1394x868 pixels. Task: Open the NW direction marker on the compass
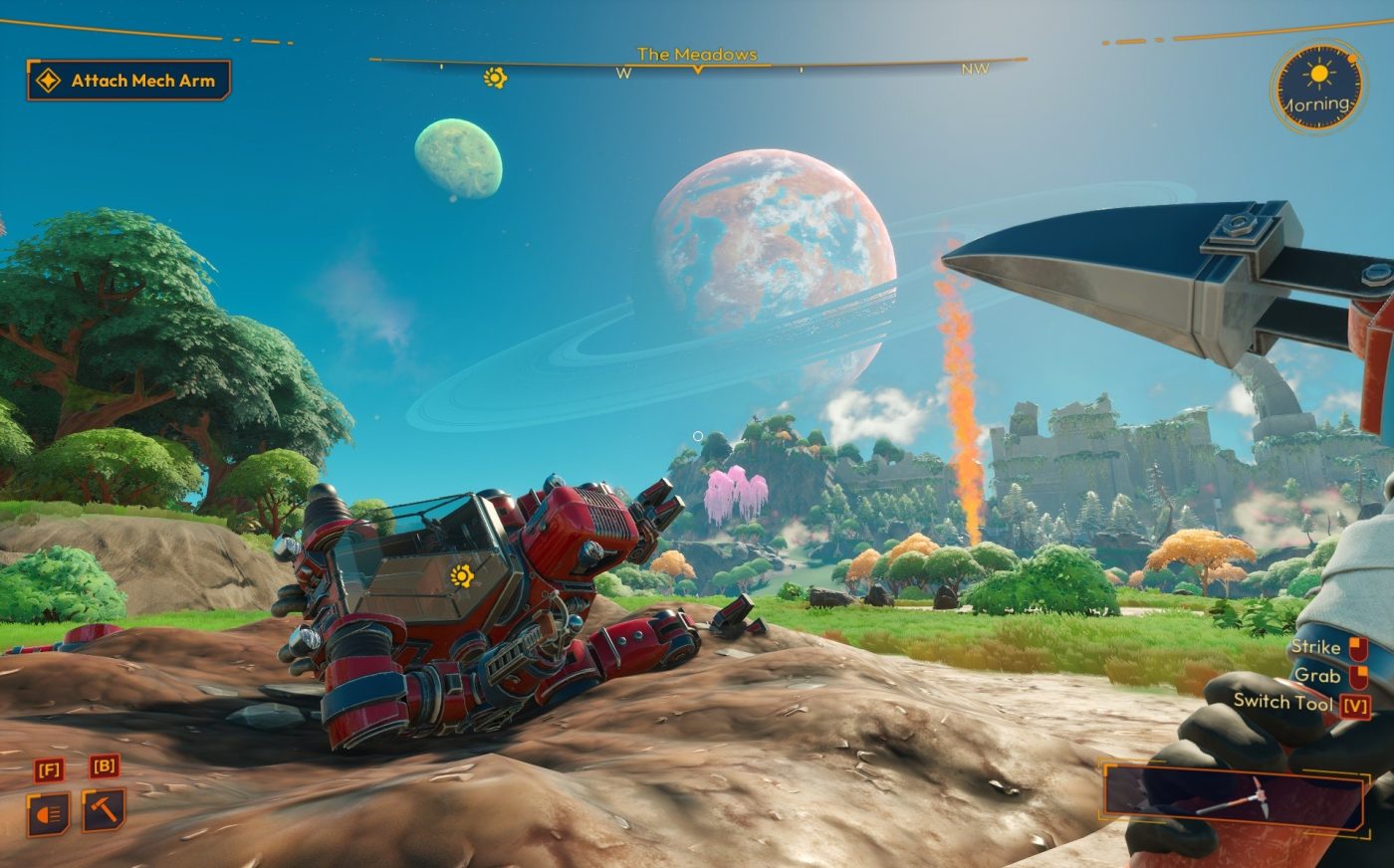pos(975,70)
